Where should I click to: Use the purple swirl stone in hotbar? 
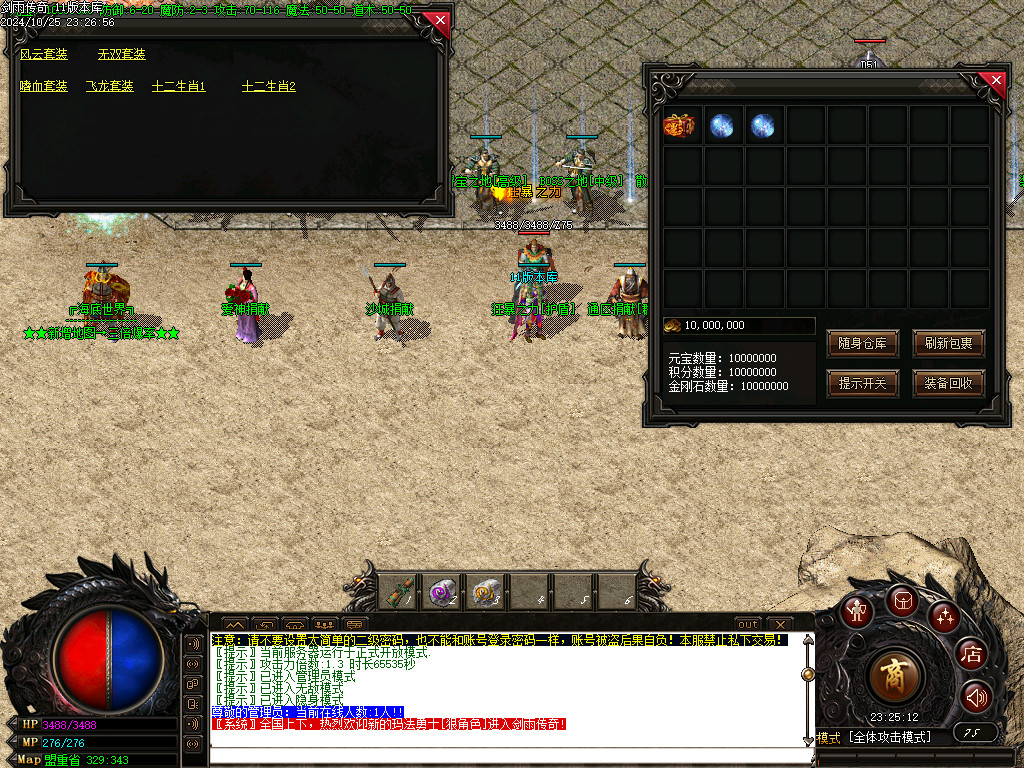(441, 593)
